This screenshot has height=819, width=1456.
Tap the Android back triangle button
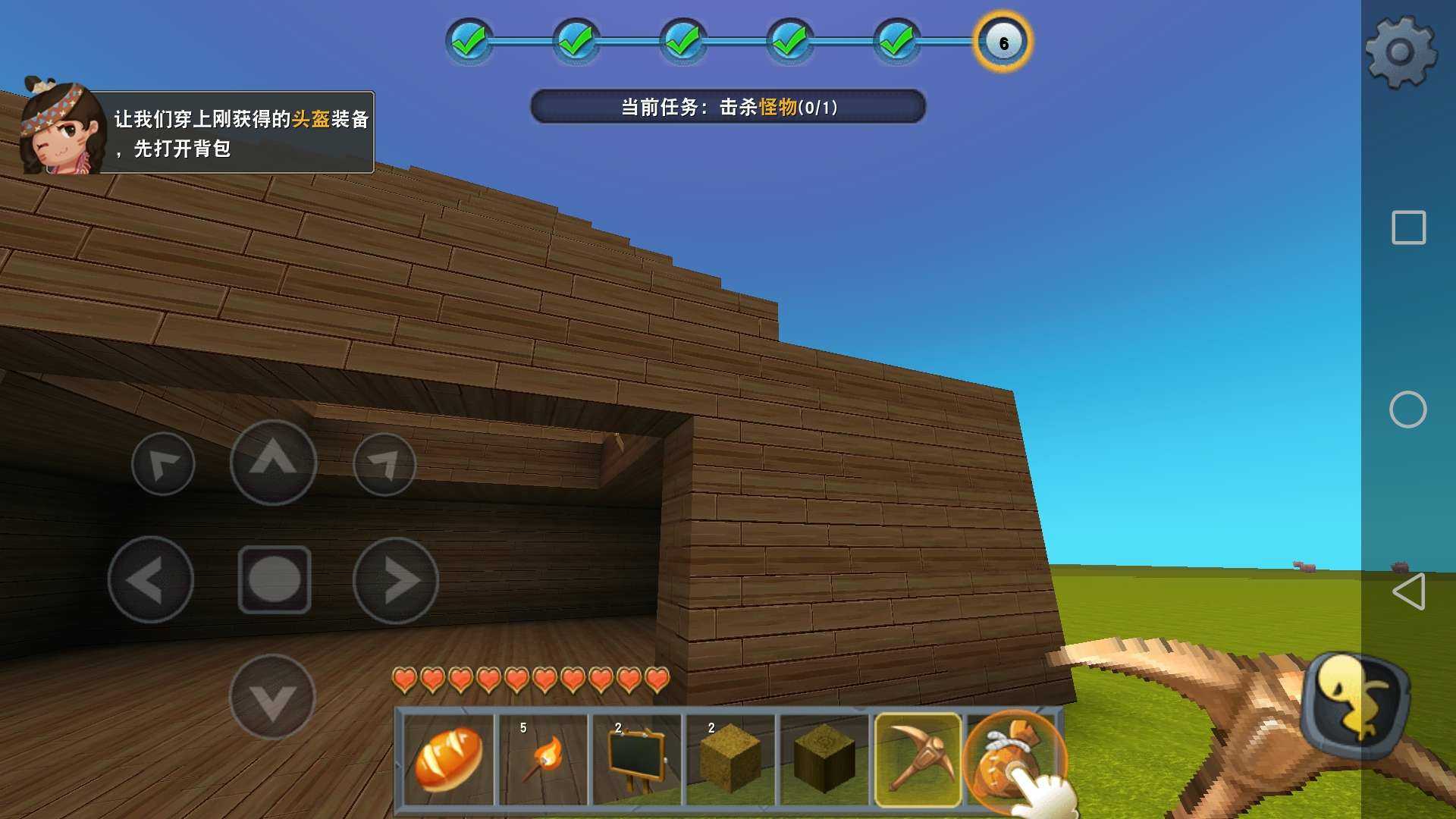click(1408, 591)
